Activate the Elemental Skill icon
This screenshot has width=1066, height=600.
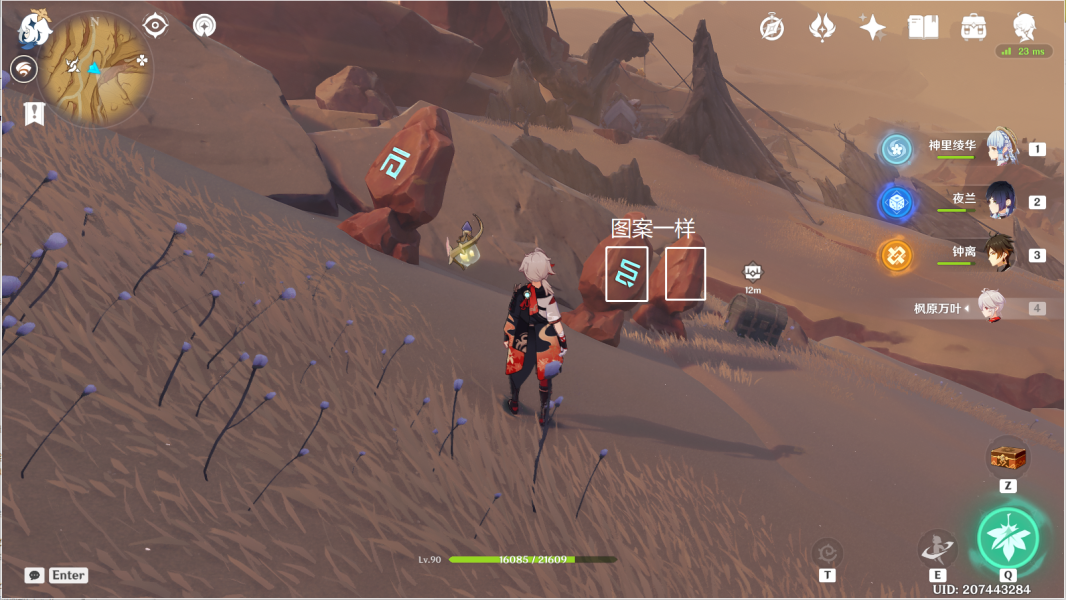click(937, 547)
